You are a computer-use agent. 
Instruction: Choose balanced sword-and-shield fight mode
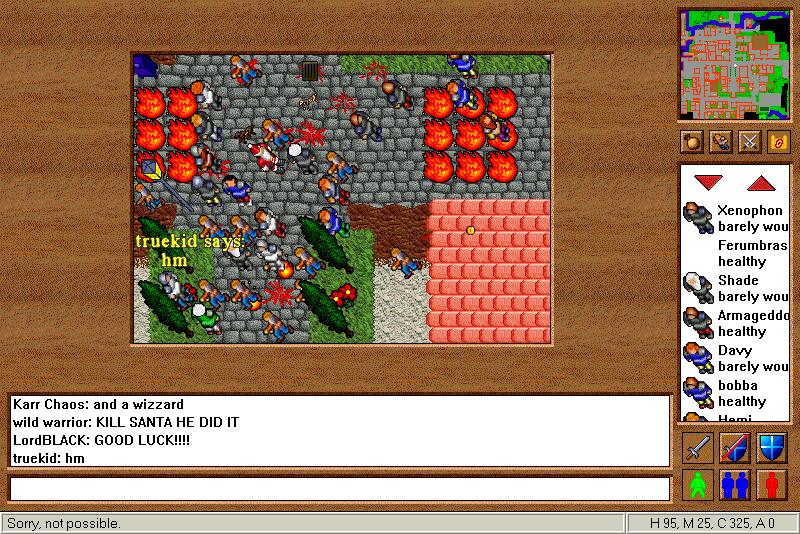point(735,447)
